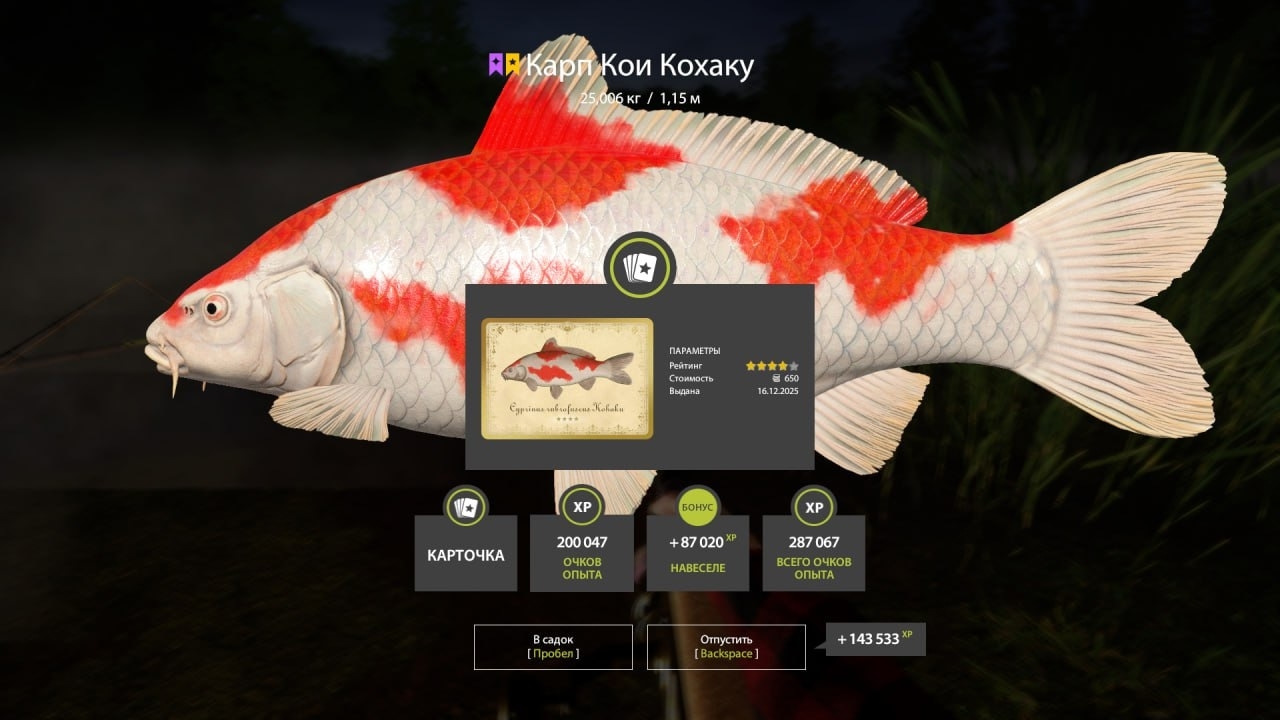Click the Koi Kohaku collectible card thumbnail

click(x=567, y=378)
